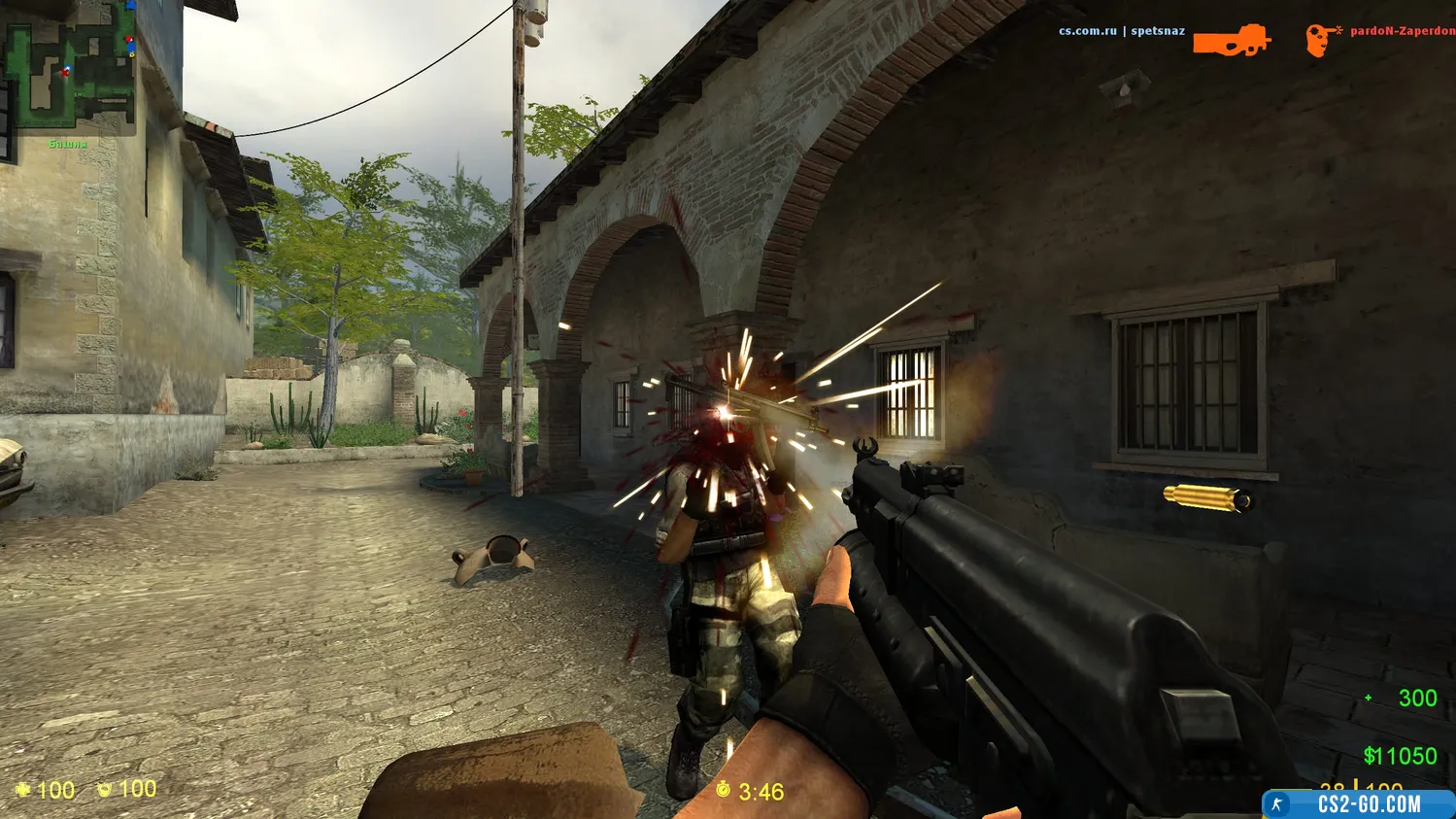Click the radar minimap
The height and width of the screenshot is (819, 1456).
(x=69, y=68)
